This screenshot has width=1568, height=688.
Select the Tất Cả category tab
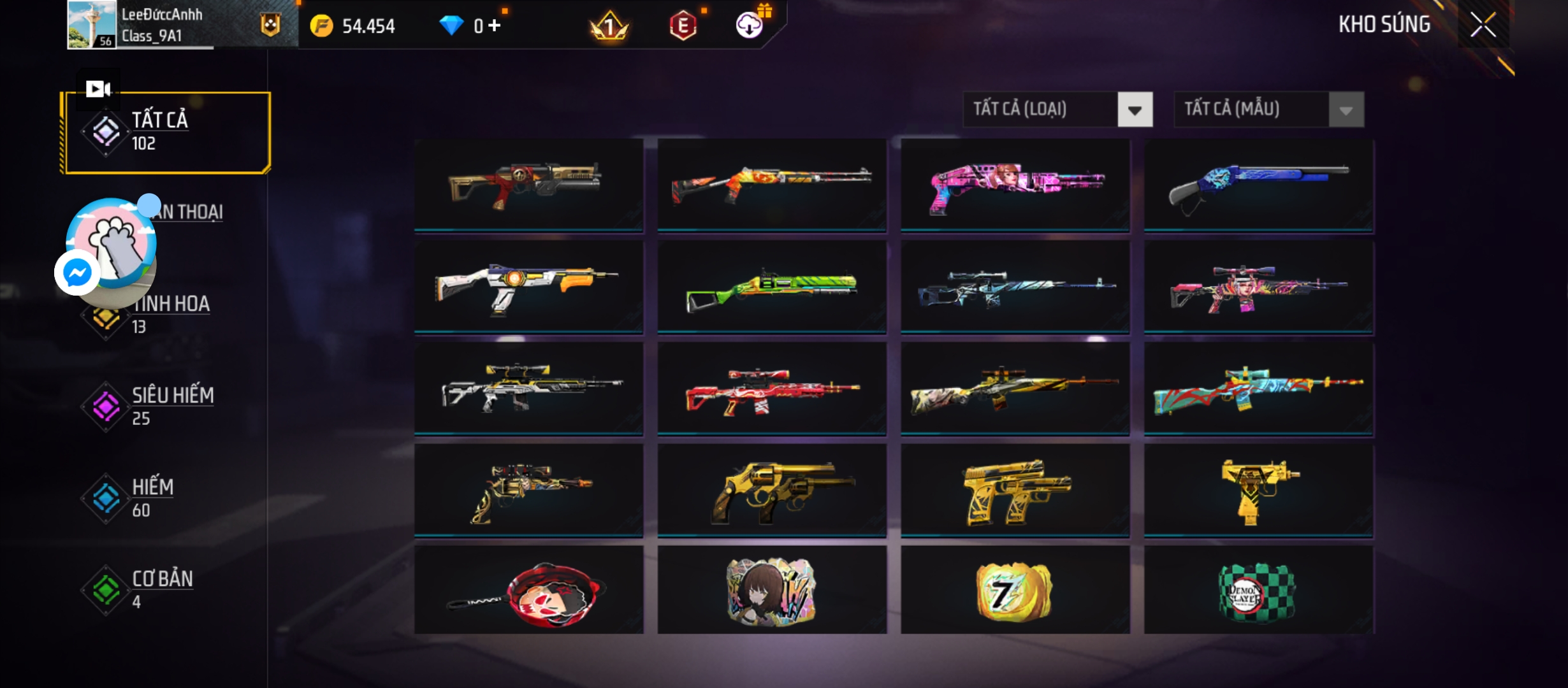pos(166,133)
